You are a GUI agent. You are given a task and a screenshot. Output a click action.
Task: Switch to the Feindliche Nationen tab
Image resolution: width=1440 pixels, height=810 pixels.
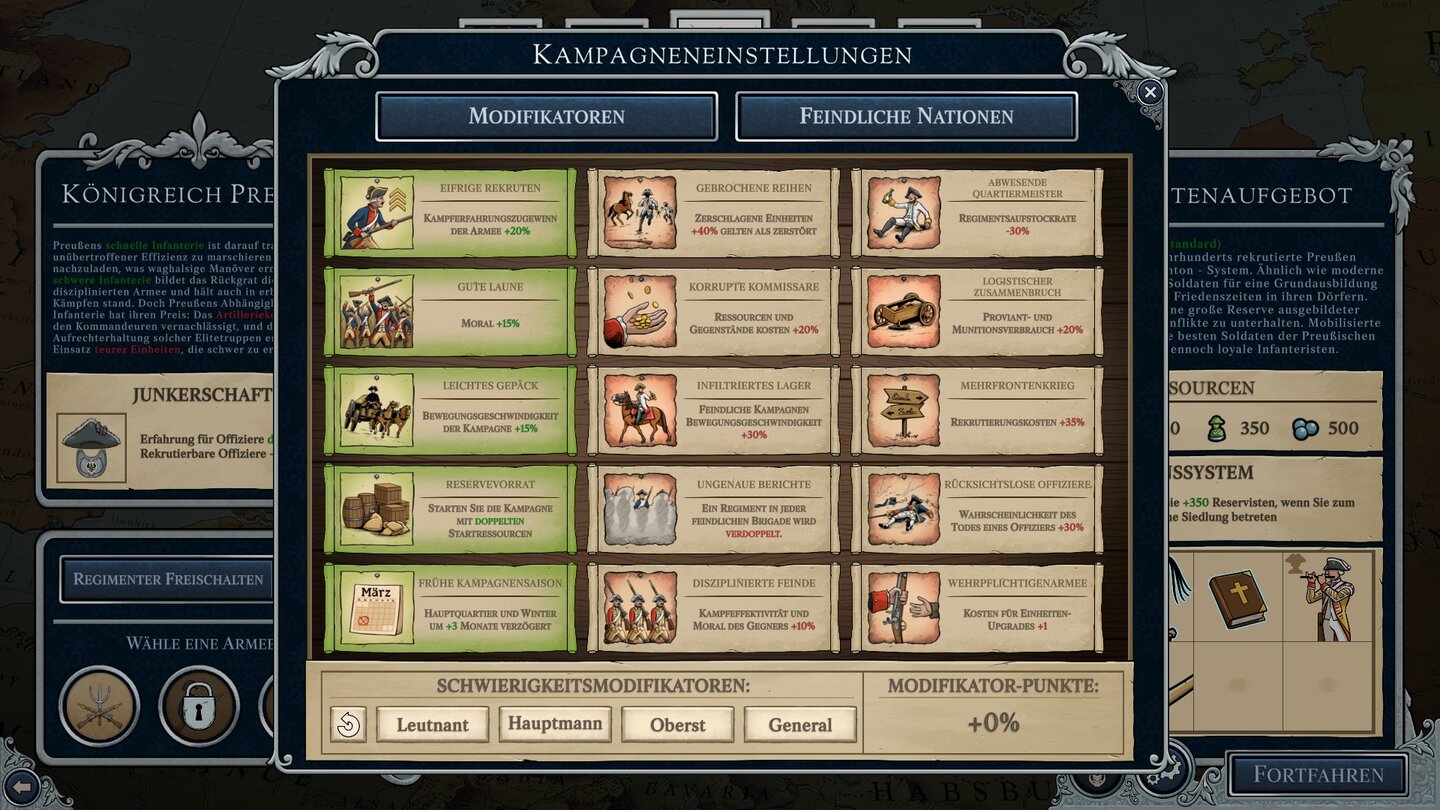point(903,116)
